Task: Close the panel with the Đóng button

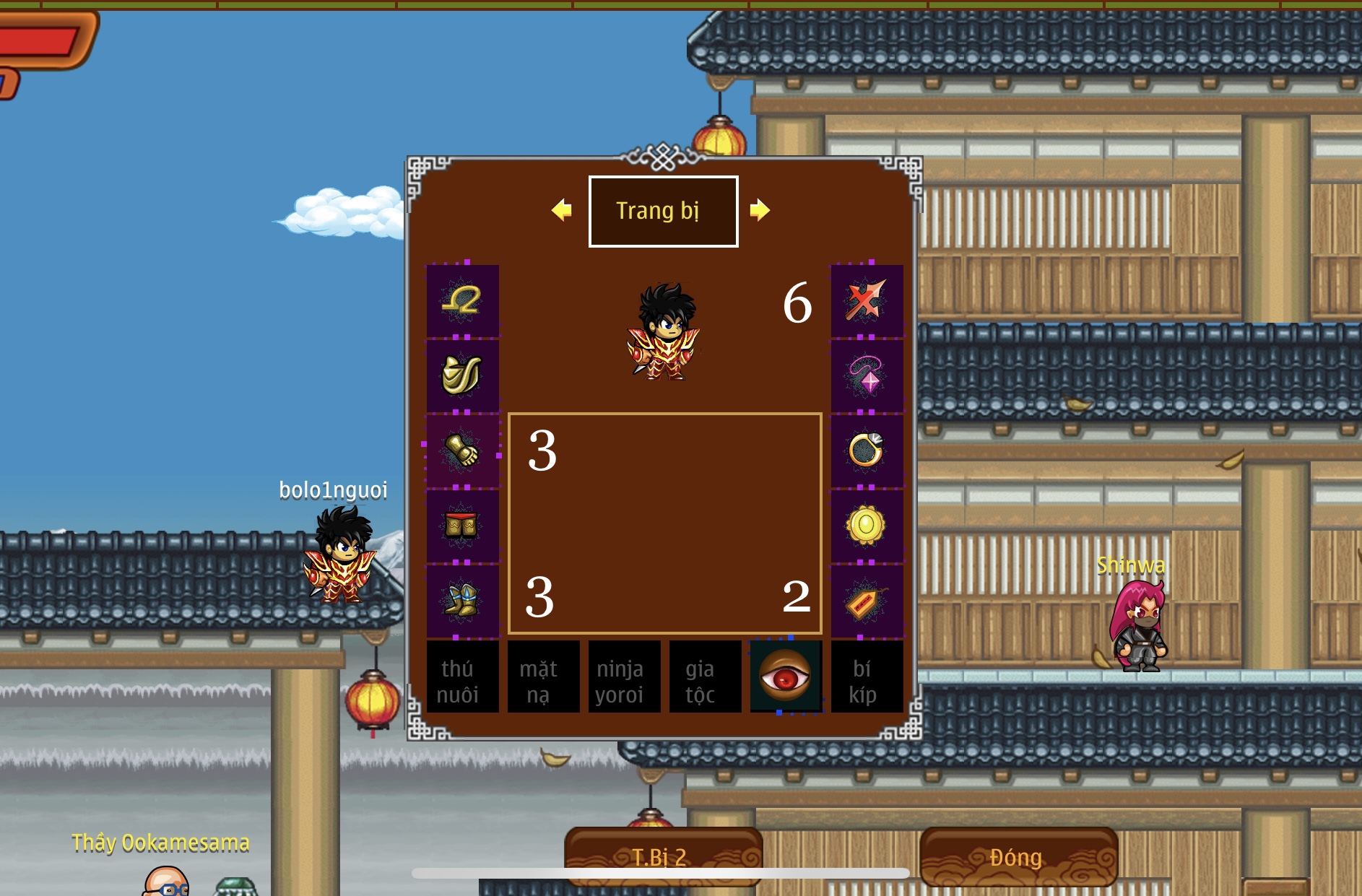Action: [x=1018, y=857]
